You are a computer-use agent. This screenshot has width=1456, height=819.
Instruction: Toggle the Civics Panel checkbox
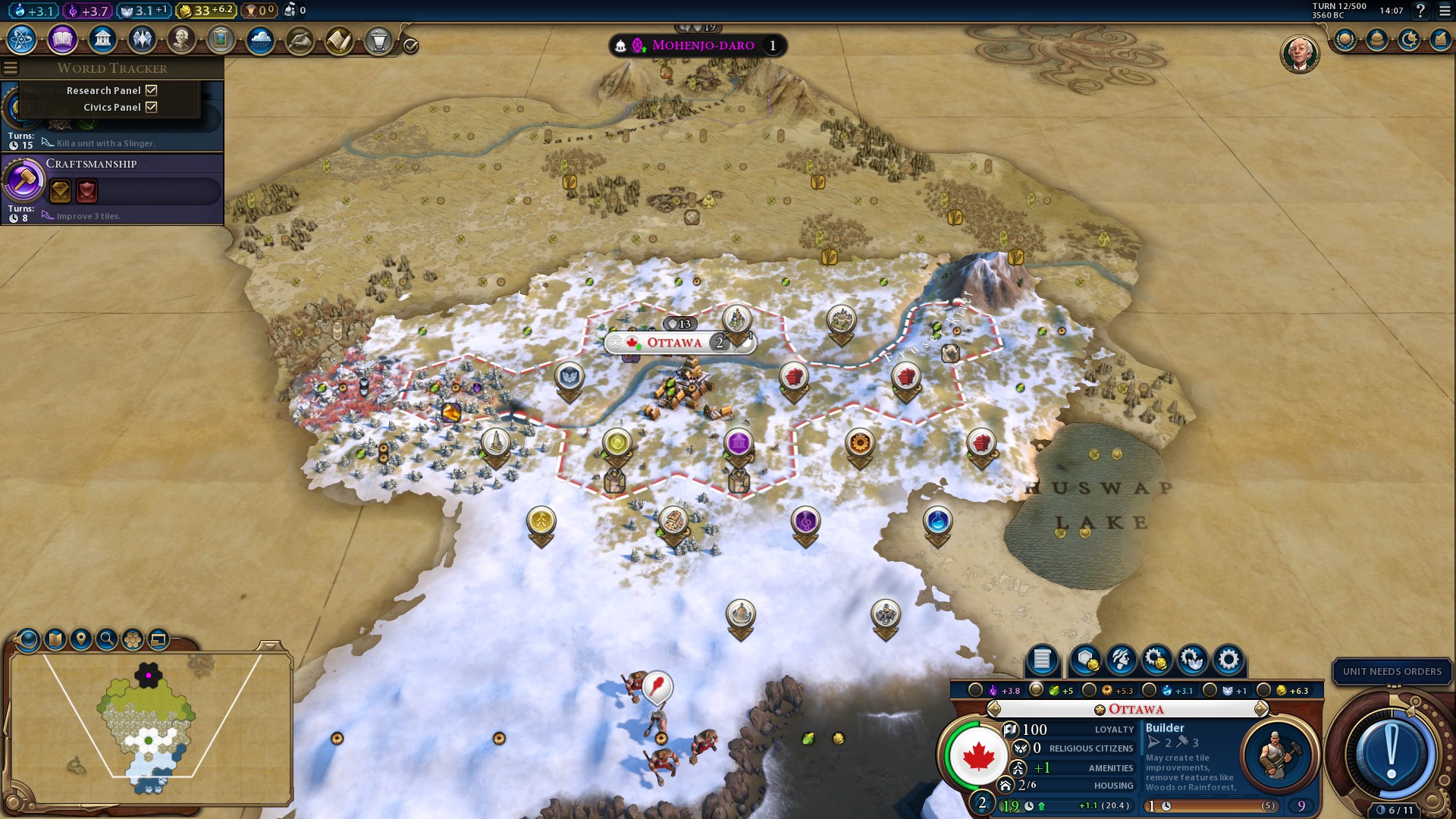(152, 107)
